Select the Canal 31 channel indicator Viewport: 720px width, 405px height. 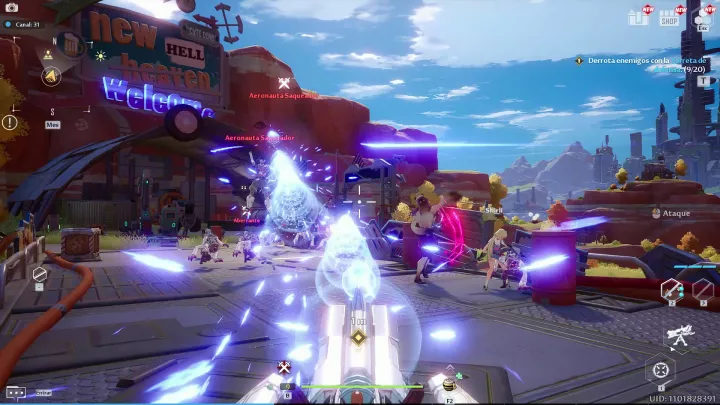pyautogui.click(x=22, y=24)
